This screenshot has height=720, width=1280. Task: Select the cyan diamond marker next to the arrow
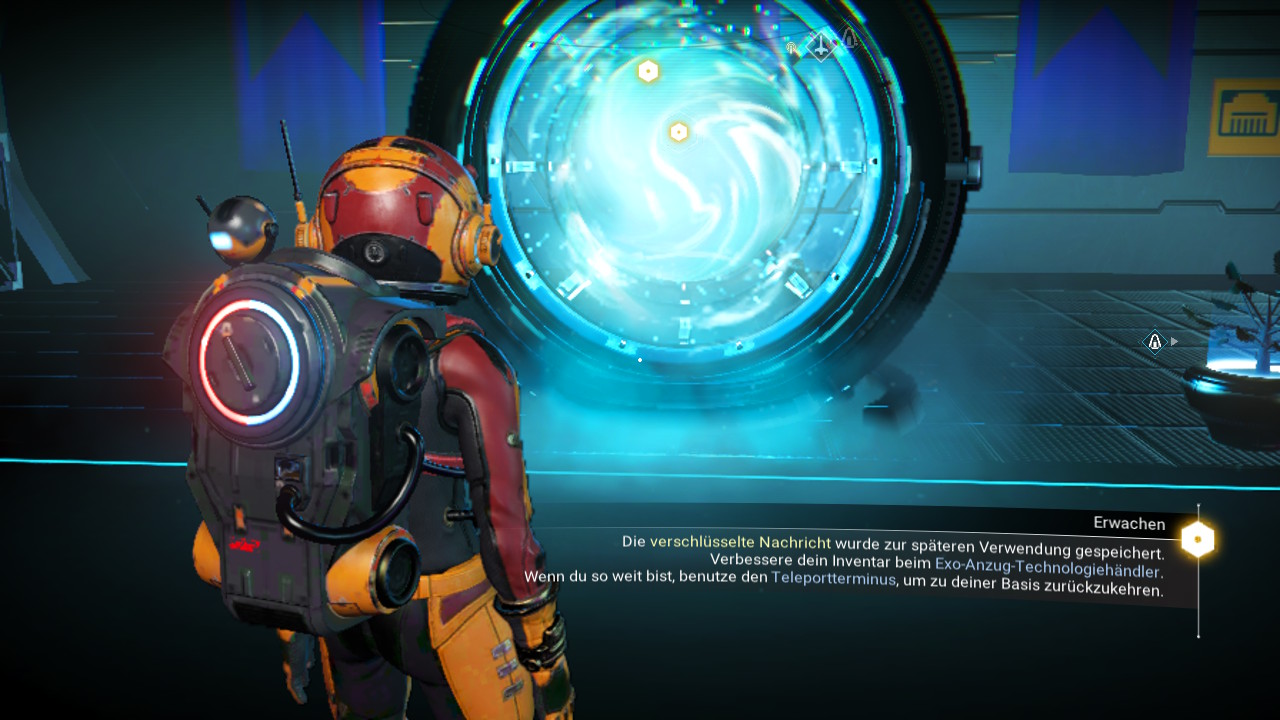point(1155,342)
